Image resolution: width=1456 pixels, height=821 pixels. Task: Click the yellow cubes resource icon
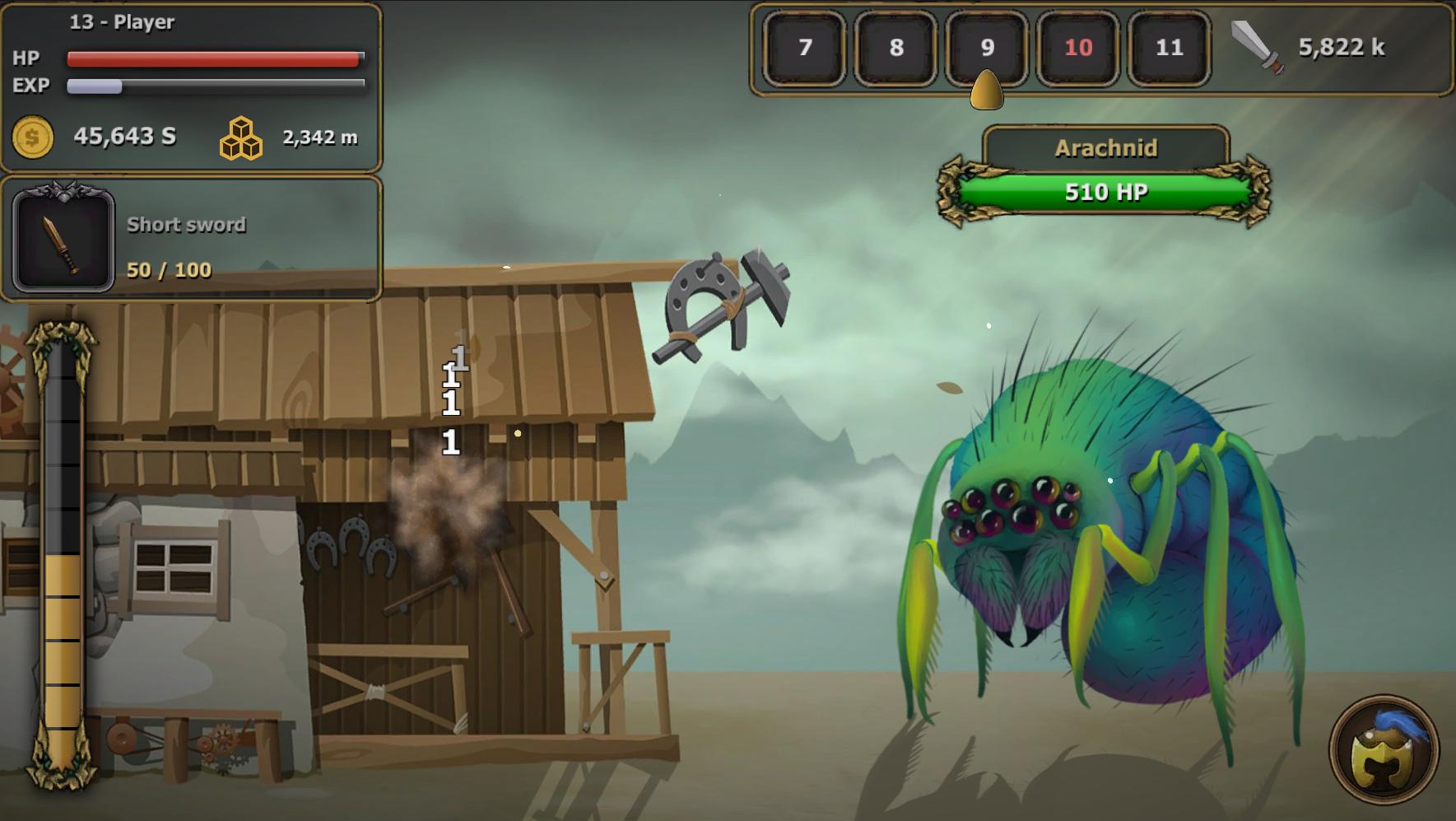(241, 138)
